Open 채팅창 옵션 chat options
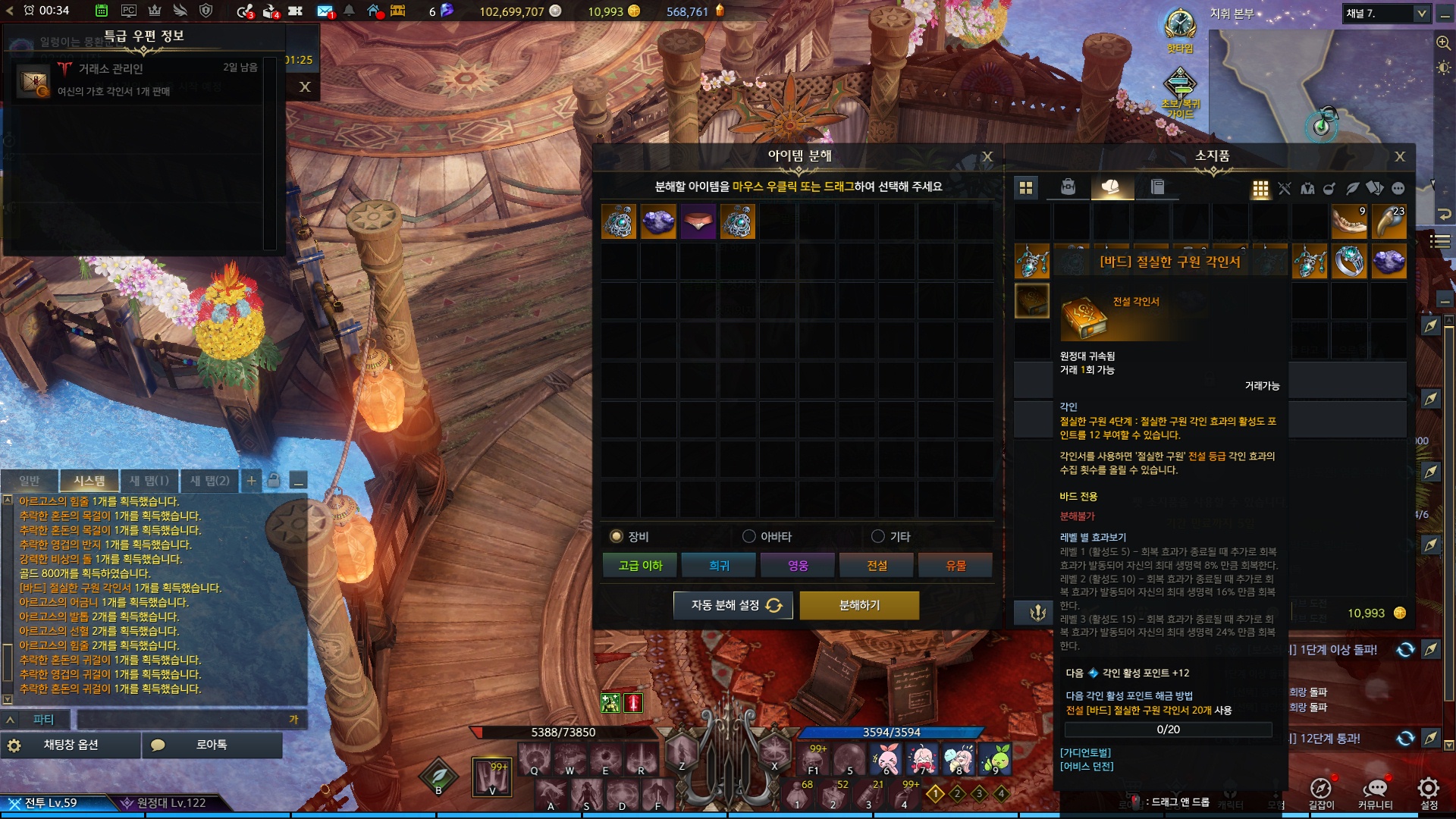Image resolution: width=1456 pixels, height=819 pixels. coord(71,745)
